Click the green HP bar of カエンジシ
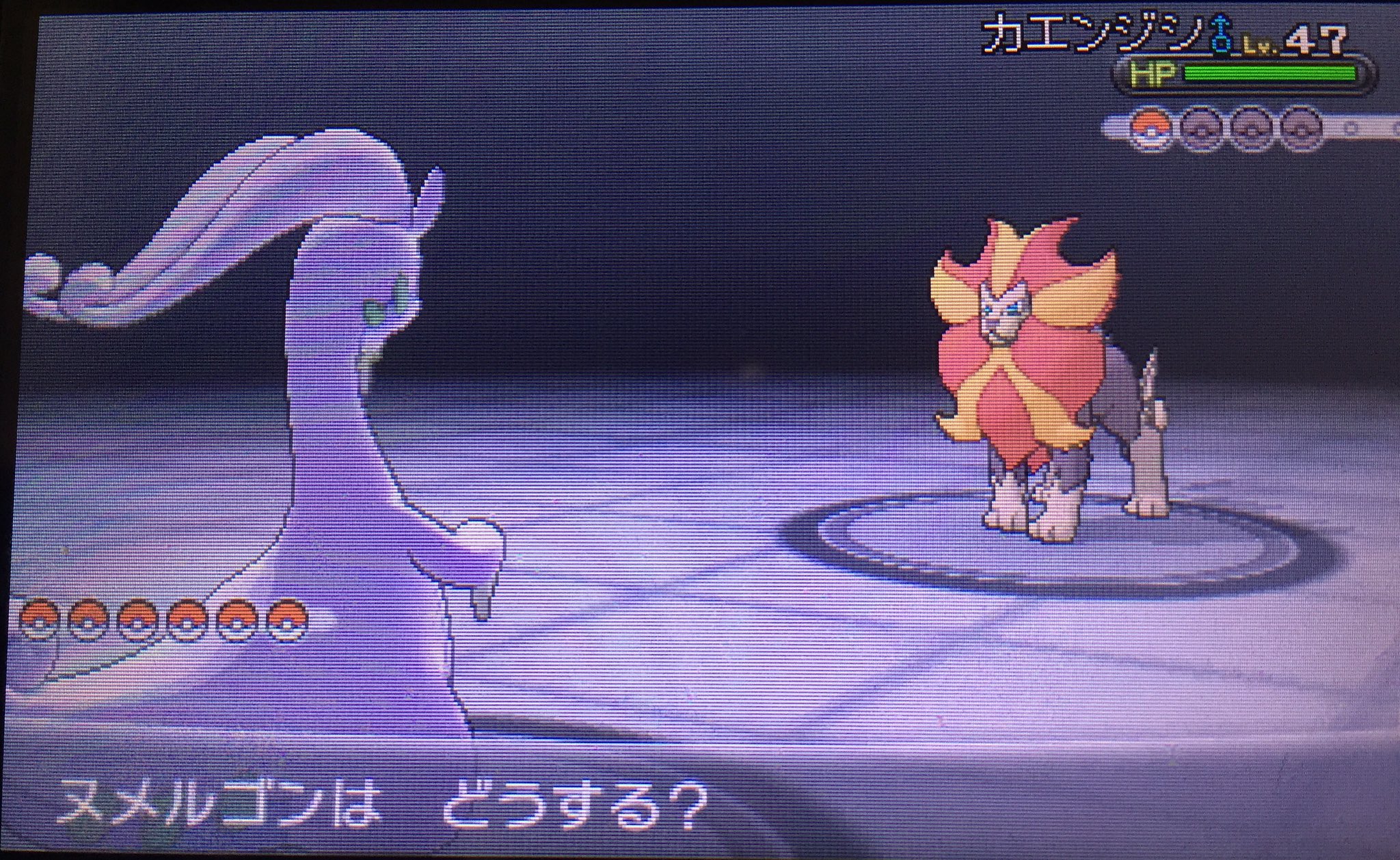Image resolution: width=1400 pixels, height=860 pixels. pyautogui.click(x=1271, y=74)
